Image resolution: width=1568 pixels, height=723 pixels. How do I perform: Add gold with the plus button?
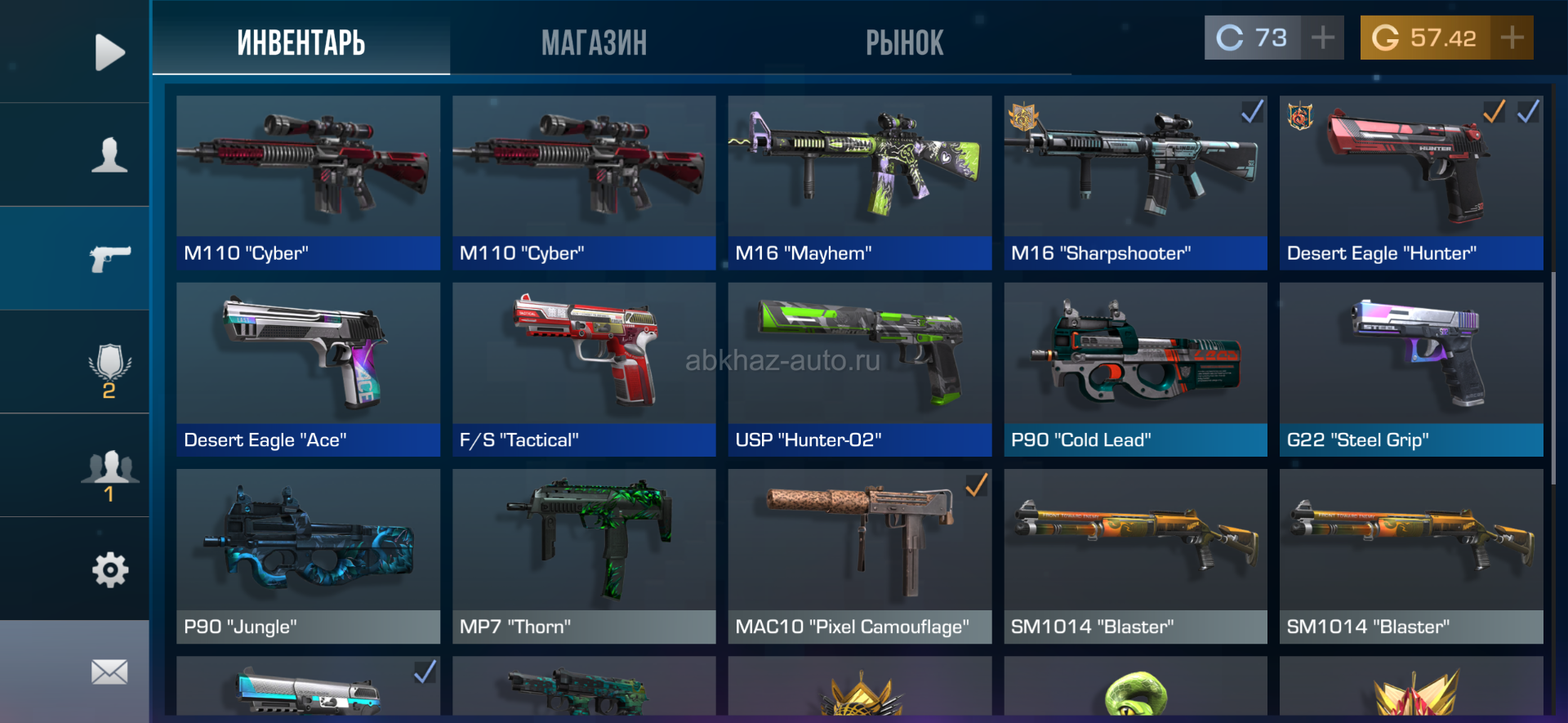coord(1512,38)
